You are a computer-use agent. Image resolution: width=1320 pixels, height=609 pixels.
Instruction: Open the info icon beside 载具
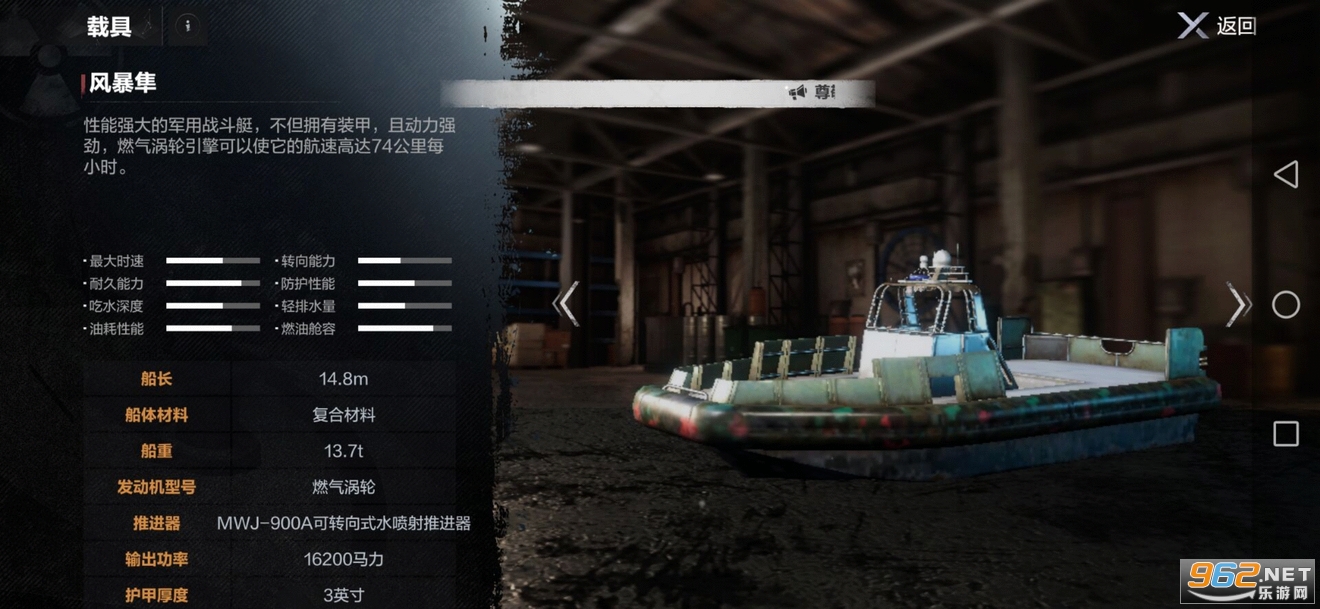tap(187, 27)
